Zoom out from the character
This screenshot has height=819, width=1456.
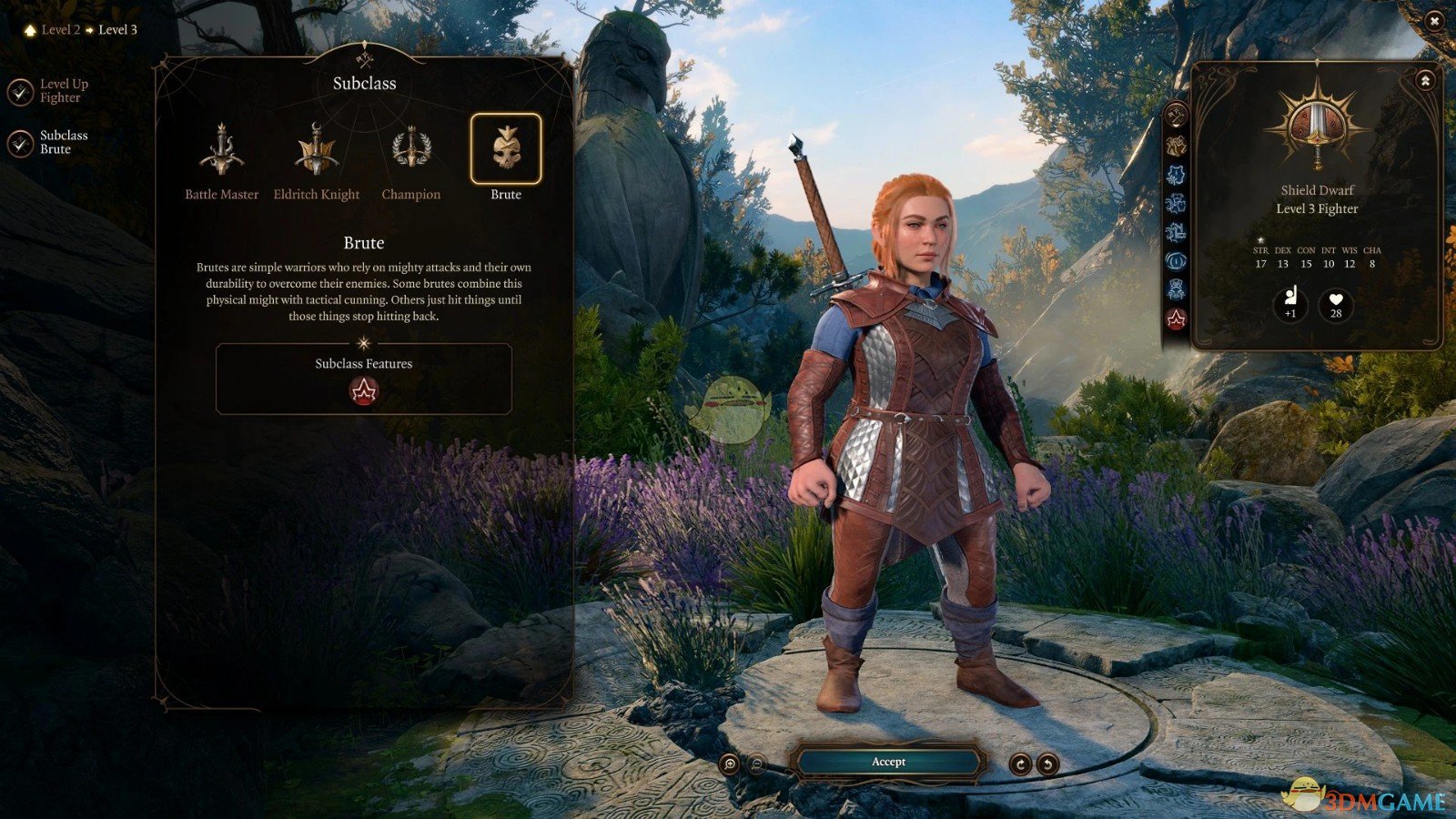pos(756,764)
